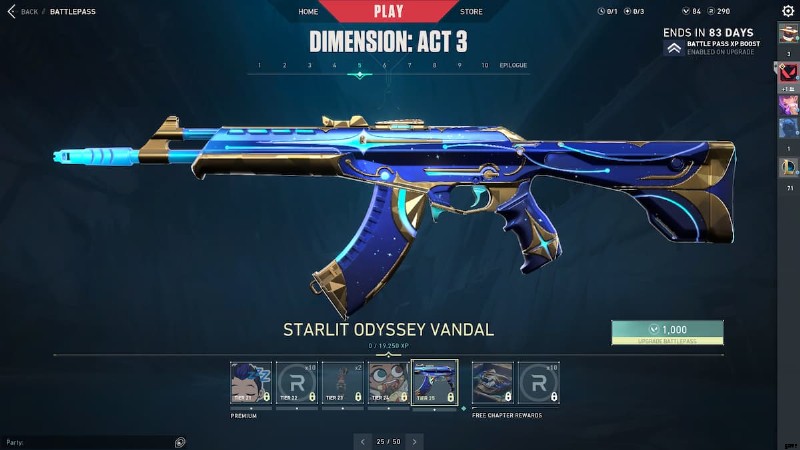Open the Home tab
Image resolution: width=800 pixels, height=450 pixels.
click(x=308, y=12)
